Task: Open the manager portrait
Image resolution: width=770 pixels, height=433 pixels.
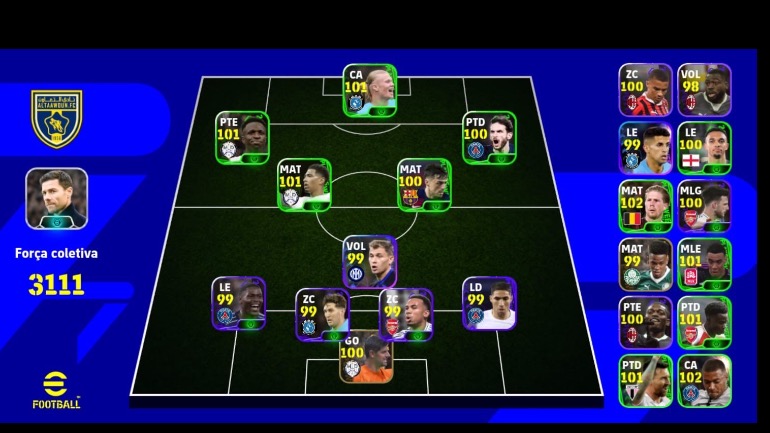Action: pos(56,197)
